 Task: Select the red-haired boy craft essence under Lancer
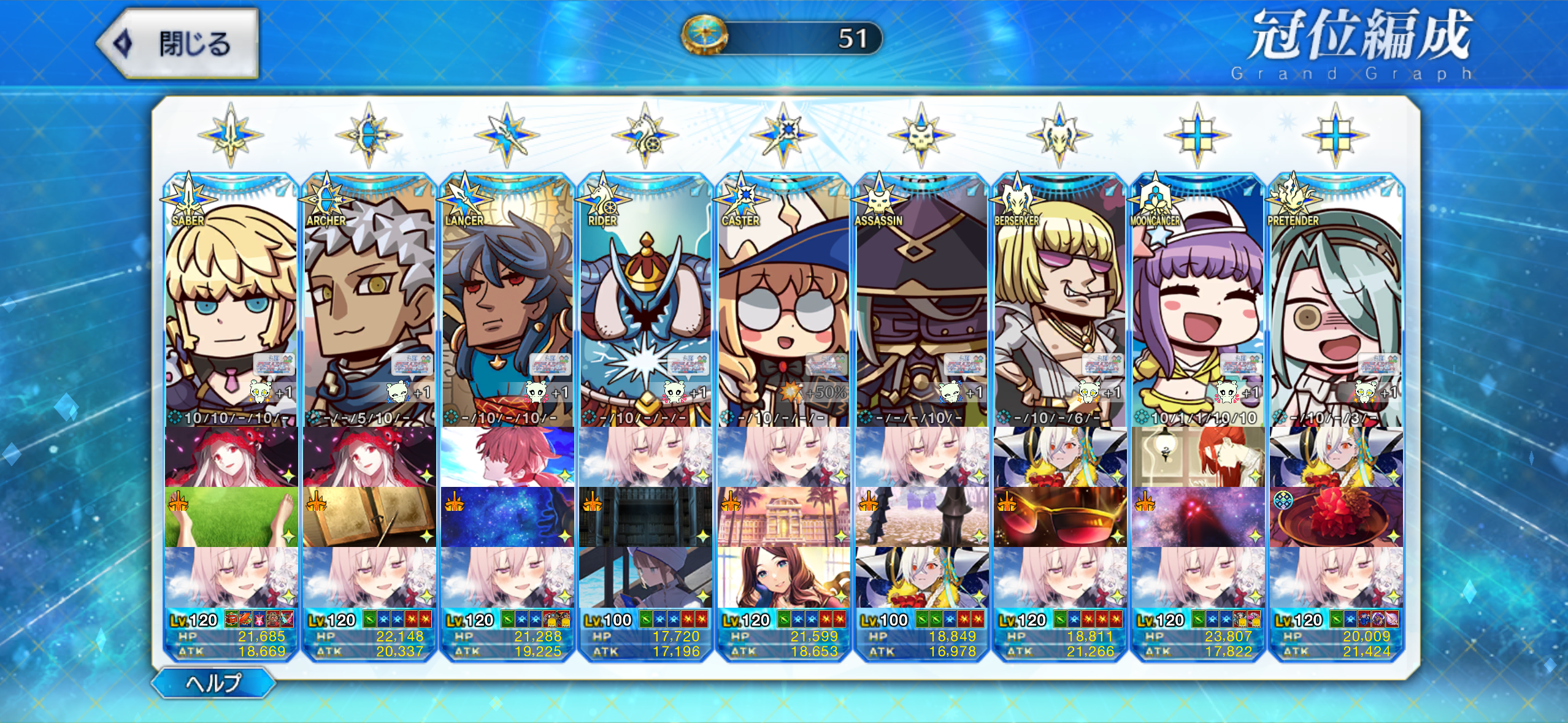[507, 457]
